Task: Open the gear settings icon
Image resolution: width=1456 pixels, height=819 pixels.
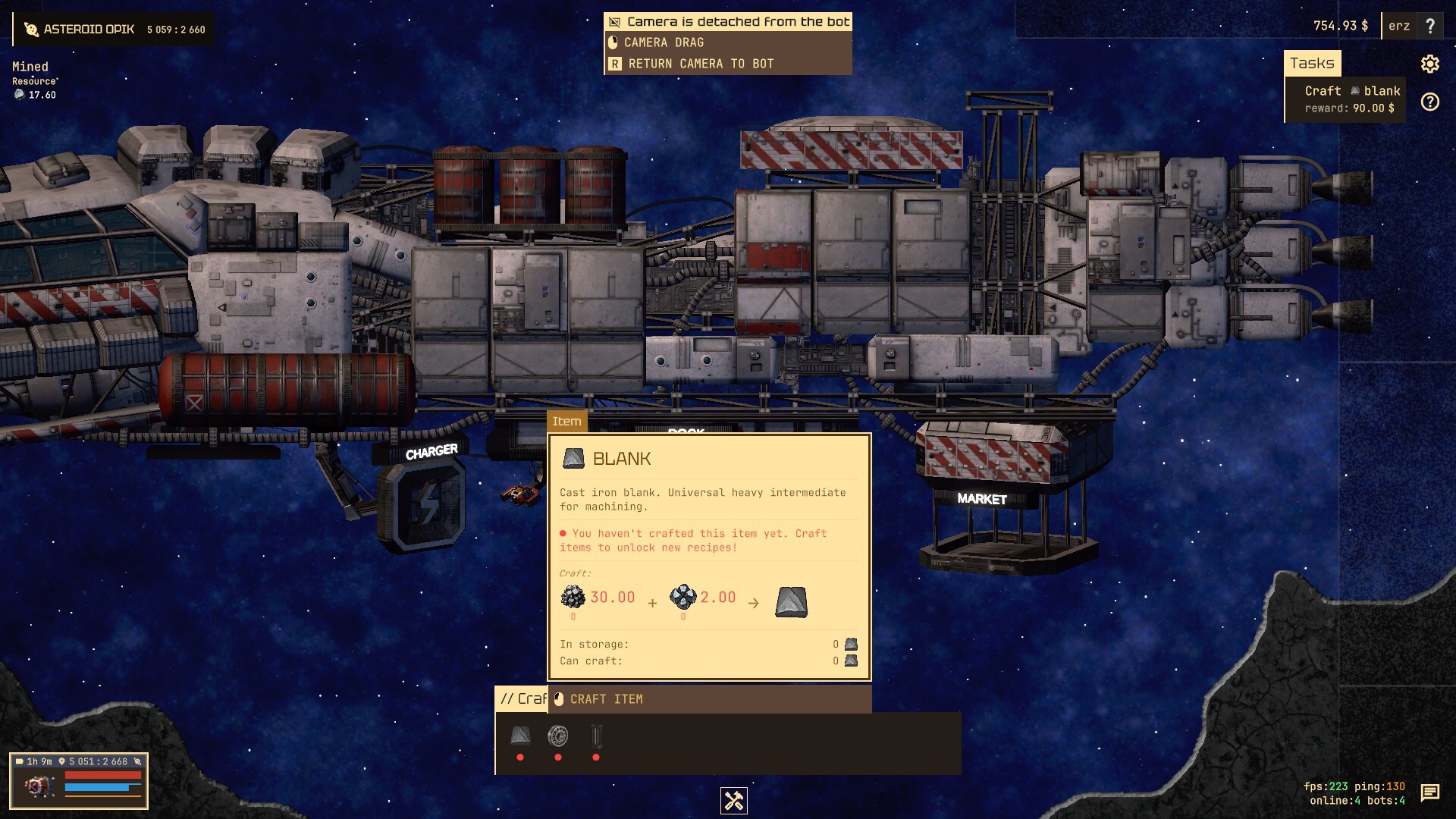Action: pyautogui.click(x=1429, y=64)
